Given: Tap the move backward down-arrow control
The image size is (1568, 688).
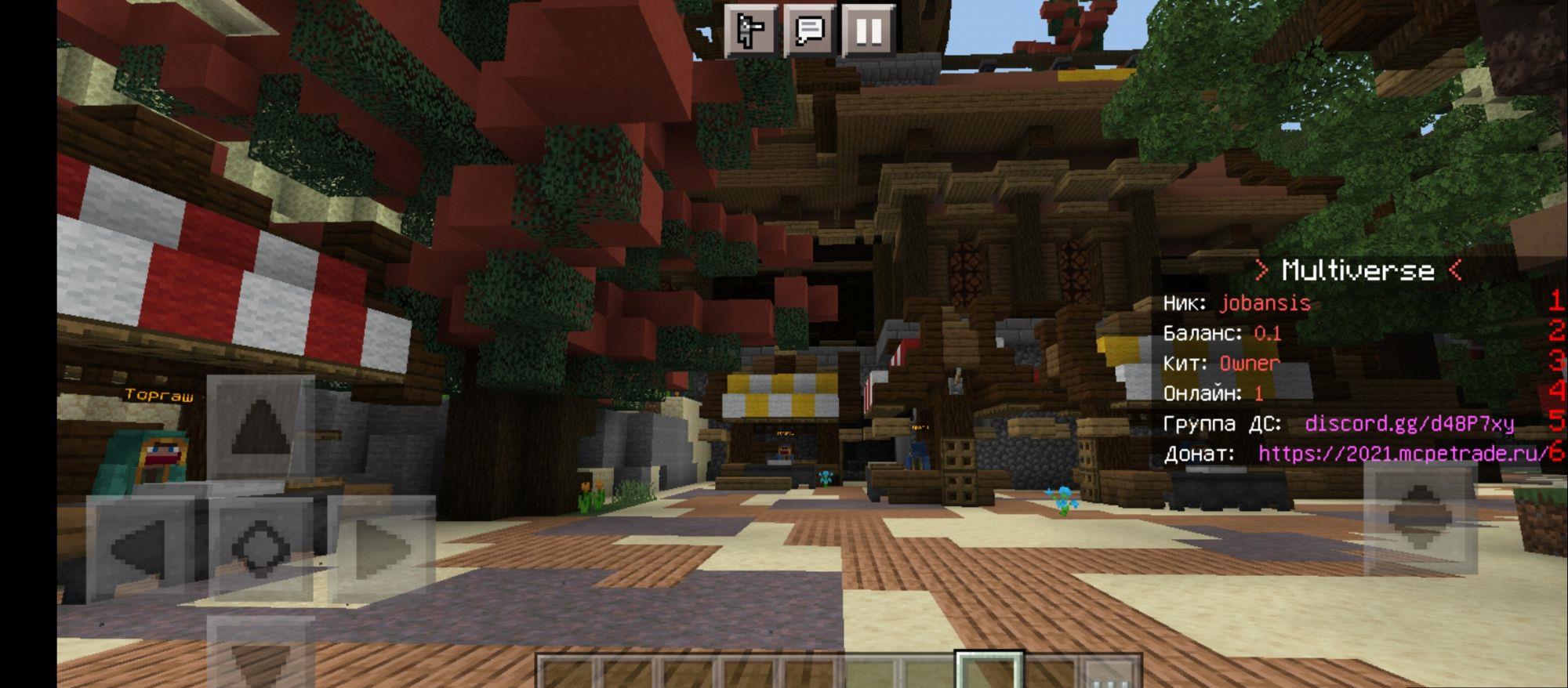Looking at the screenshot, I should 260,654.
